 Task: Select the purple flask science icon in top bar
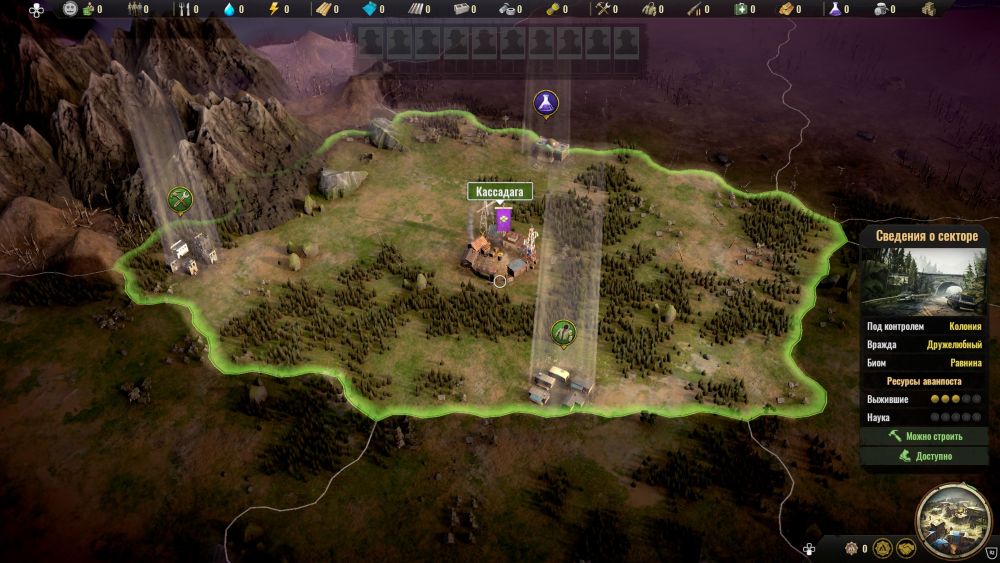pos(832,10)
